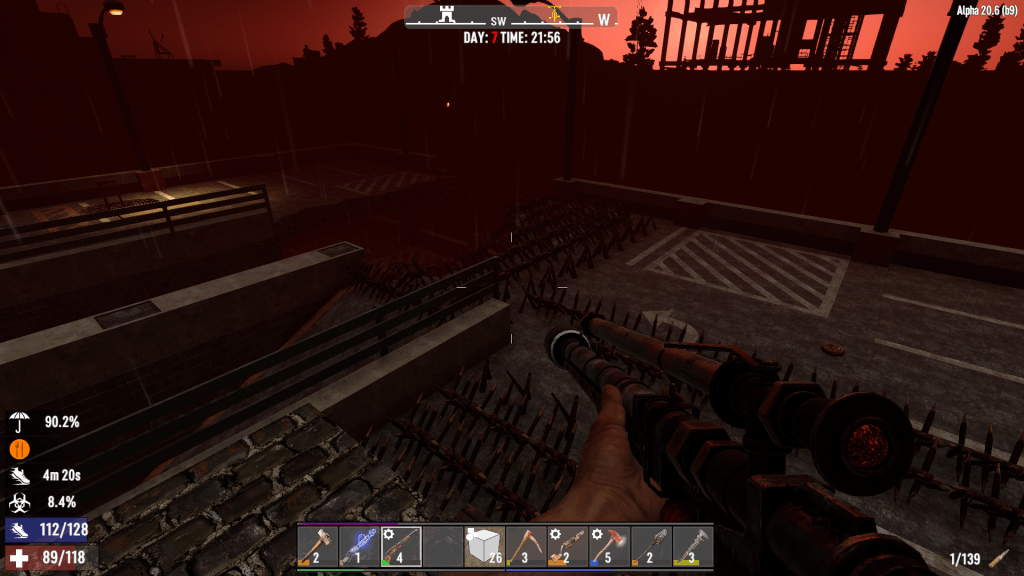Viewport: 1024px width, 576px height.
Task: Click the umbrella wetness status icon
Action: [x=19, y=421]
